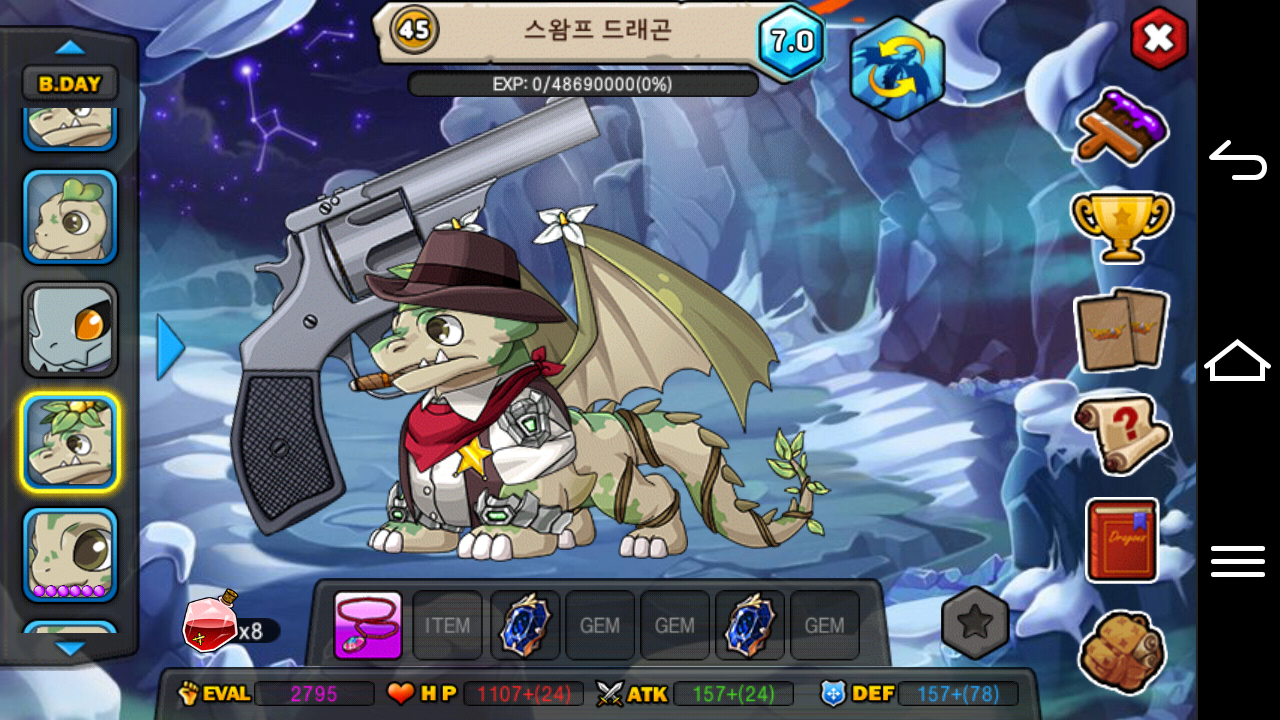
Task: Open the leather backpack inventory
Action: (1122, 651)
